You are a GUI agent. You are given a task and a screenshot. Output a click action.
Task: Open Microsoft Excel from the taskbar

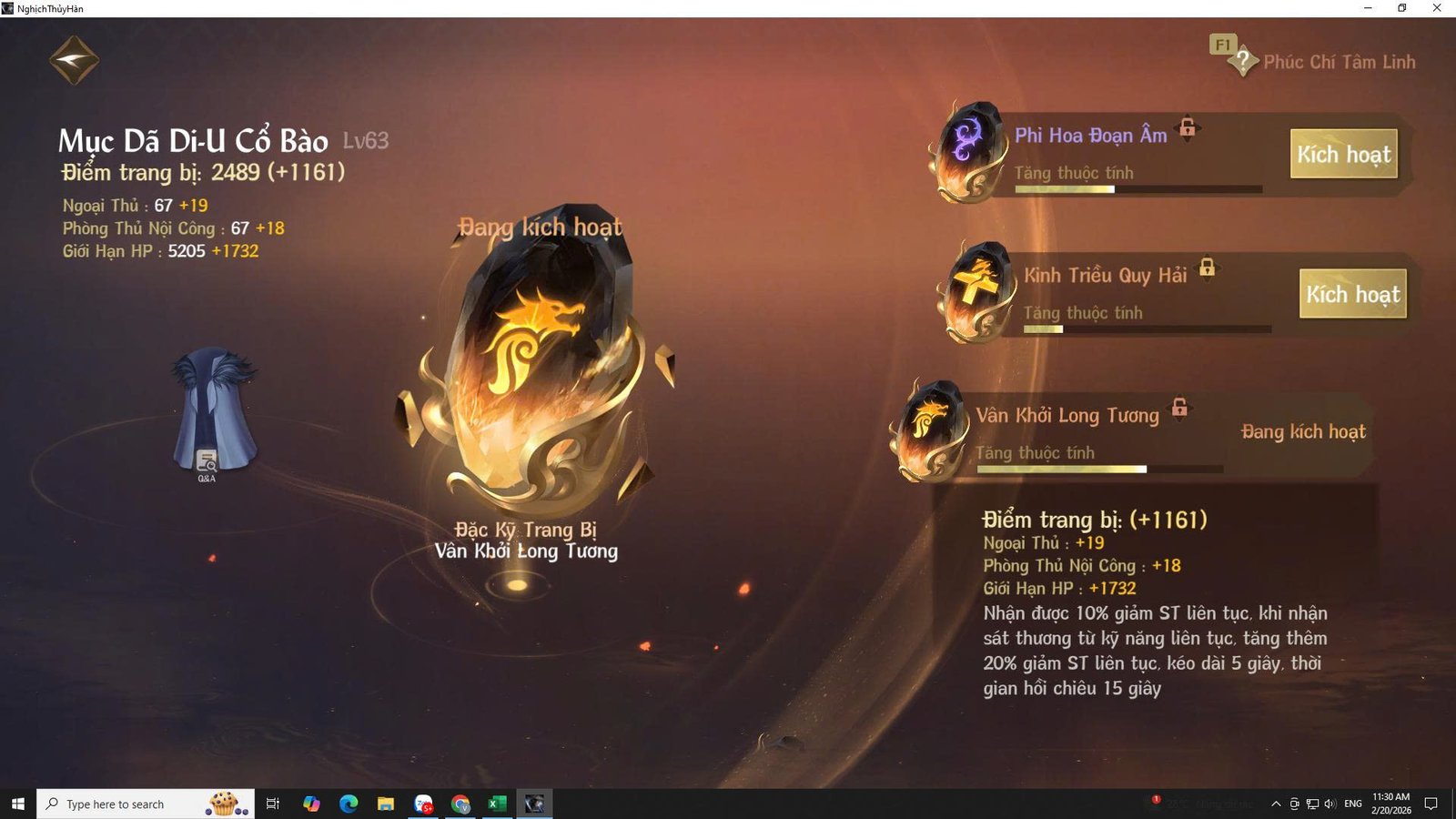(497, 804)
